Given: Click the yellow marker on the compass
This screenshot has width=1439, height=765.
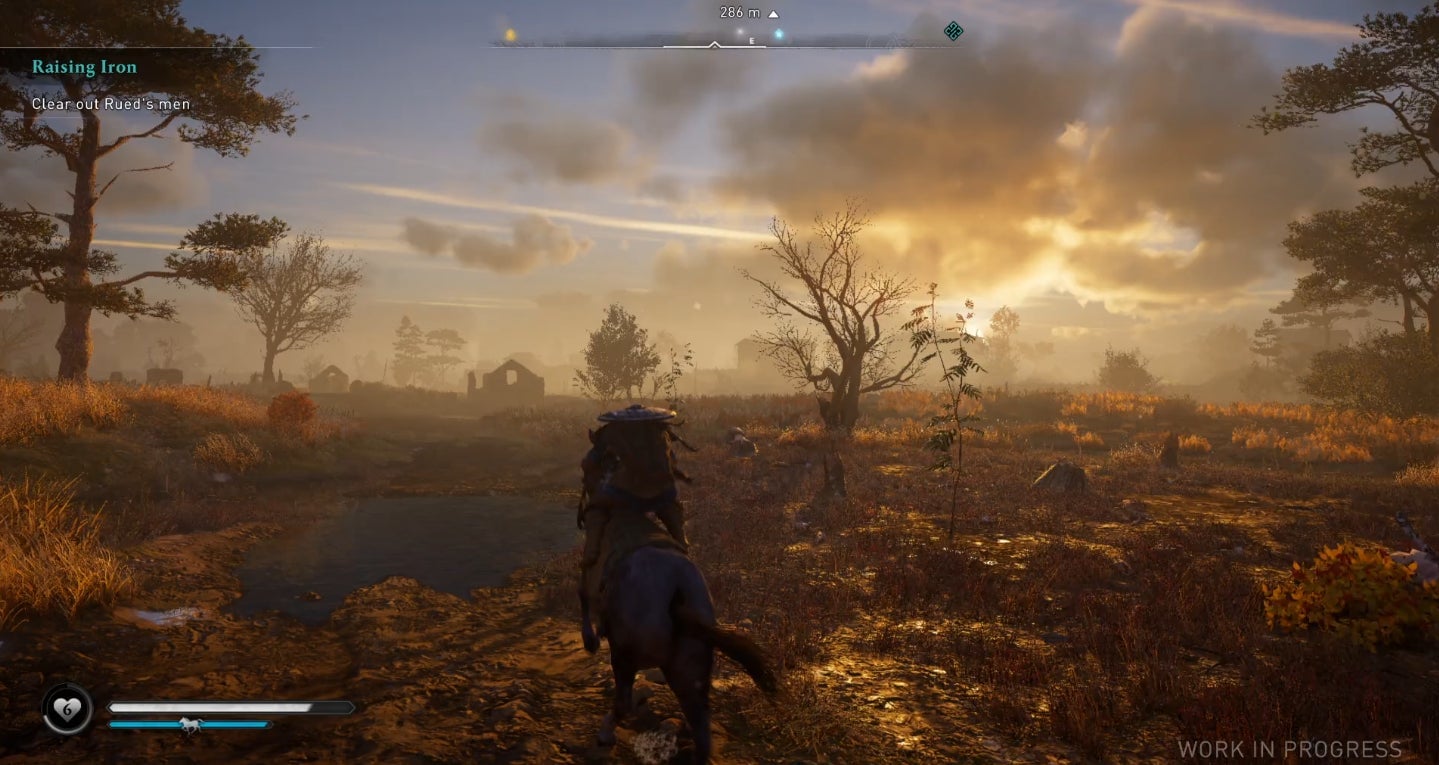Looking at the screenshot, I should 508,33.
